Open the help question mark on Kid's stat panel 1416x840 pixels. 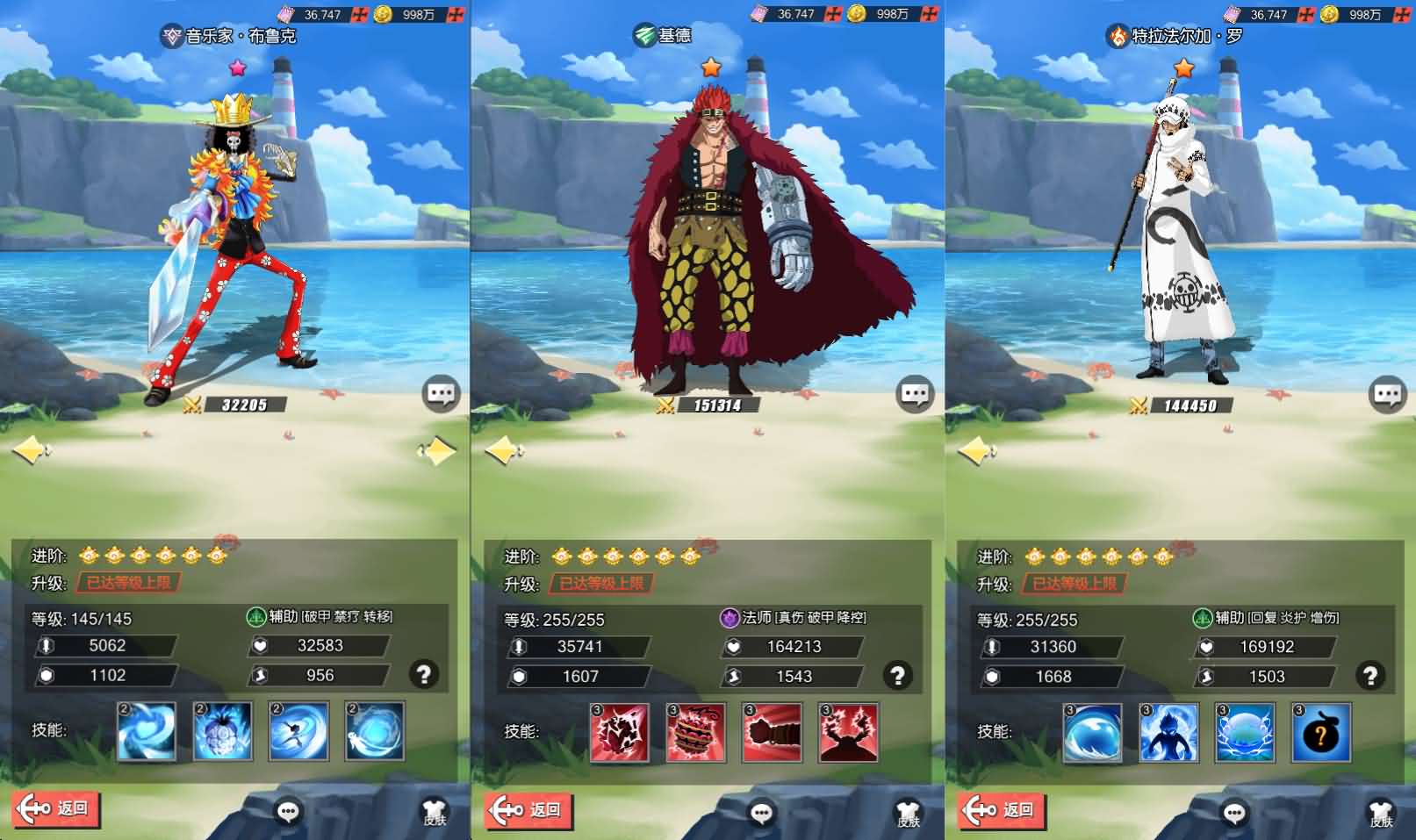(x=898, y=676)
